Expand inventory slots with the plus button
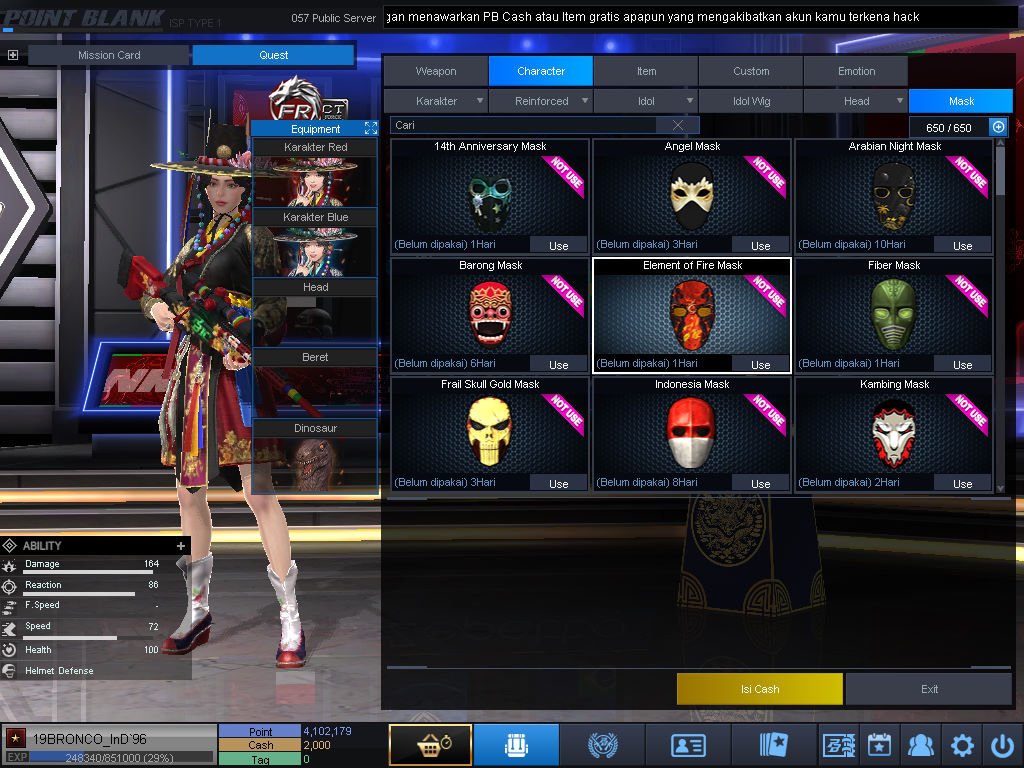Screen dimensions: 1024x768 tap(997, 127)
